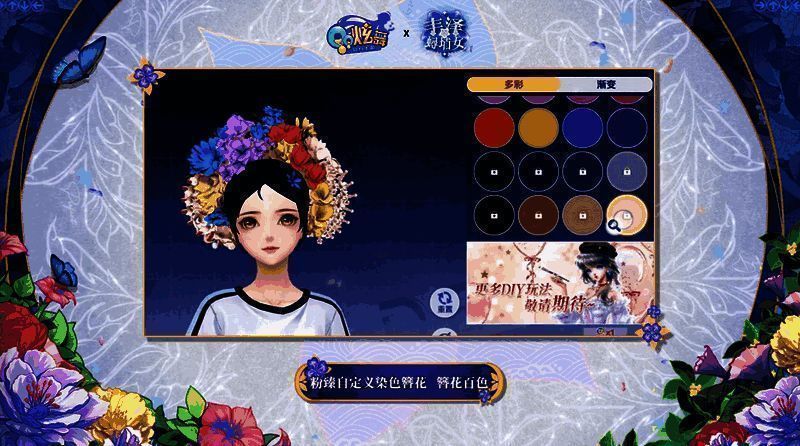Select the locked grey-blue swatch
This screenshot has height=446, width=800.
tap(627, 169)
